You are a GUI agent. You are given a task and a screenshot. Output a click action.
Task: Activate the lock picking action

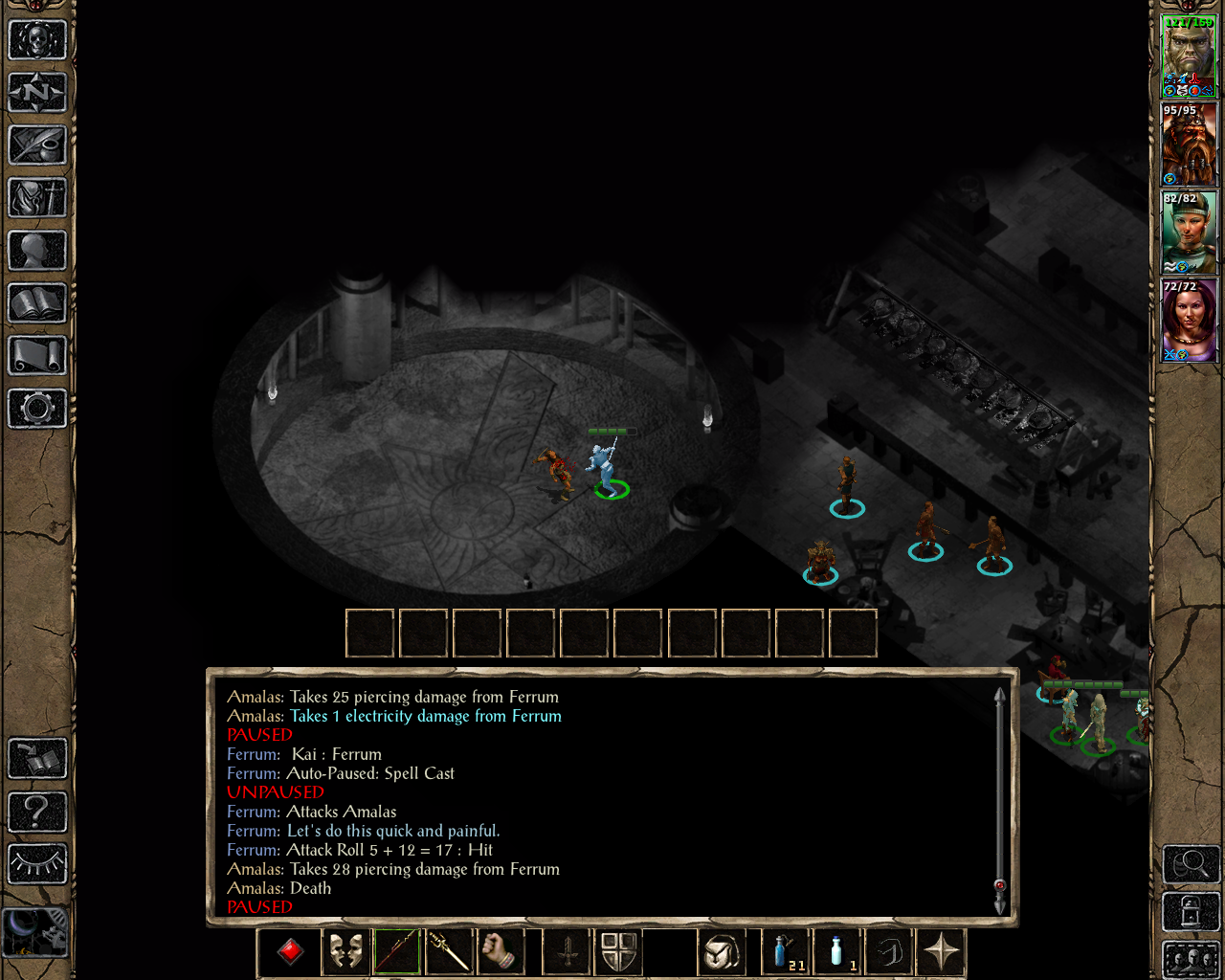pyautogui.click(x=1191, y=912)
